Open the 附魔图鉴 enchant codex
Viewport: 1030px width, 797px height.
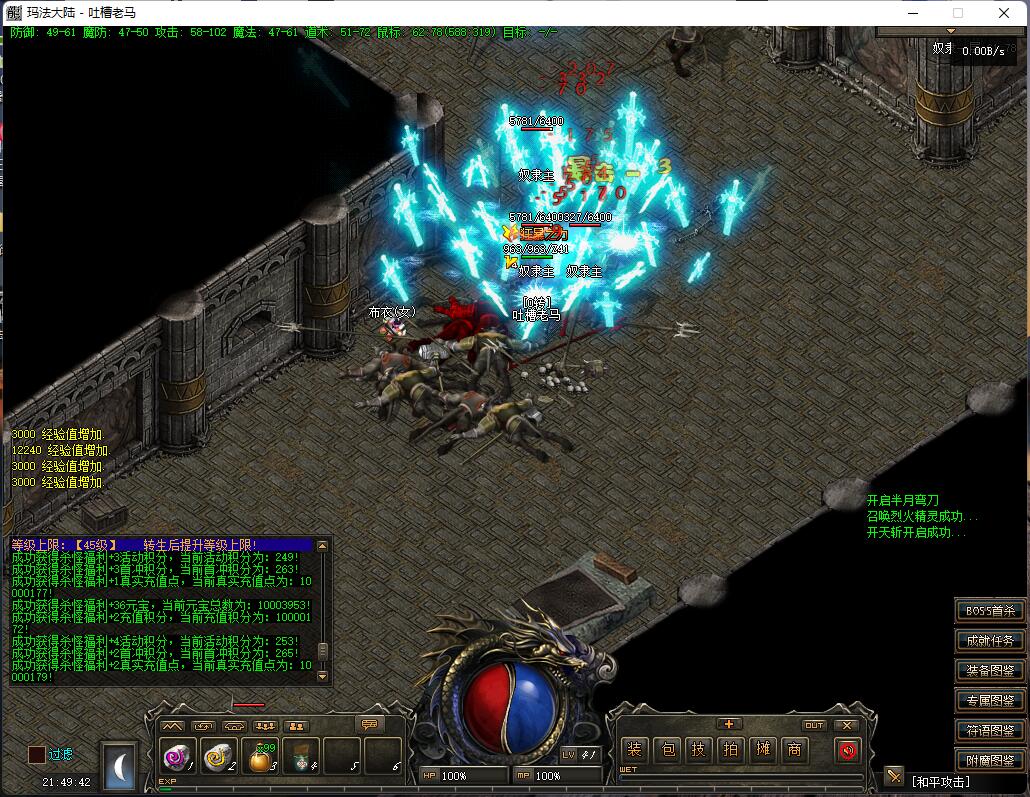click(990, 761)
